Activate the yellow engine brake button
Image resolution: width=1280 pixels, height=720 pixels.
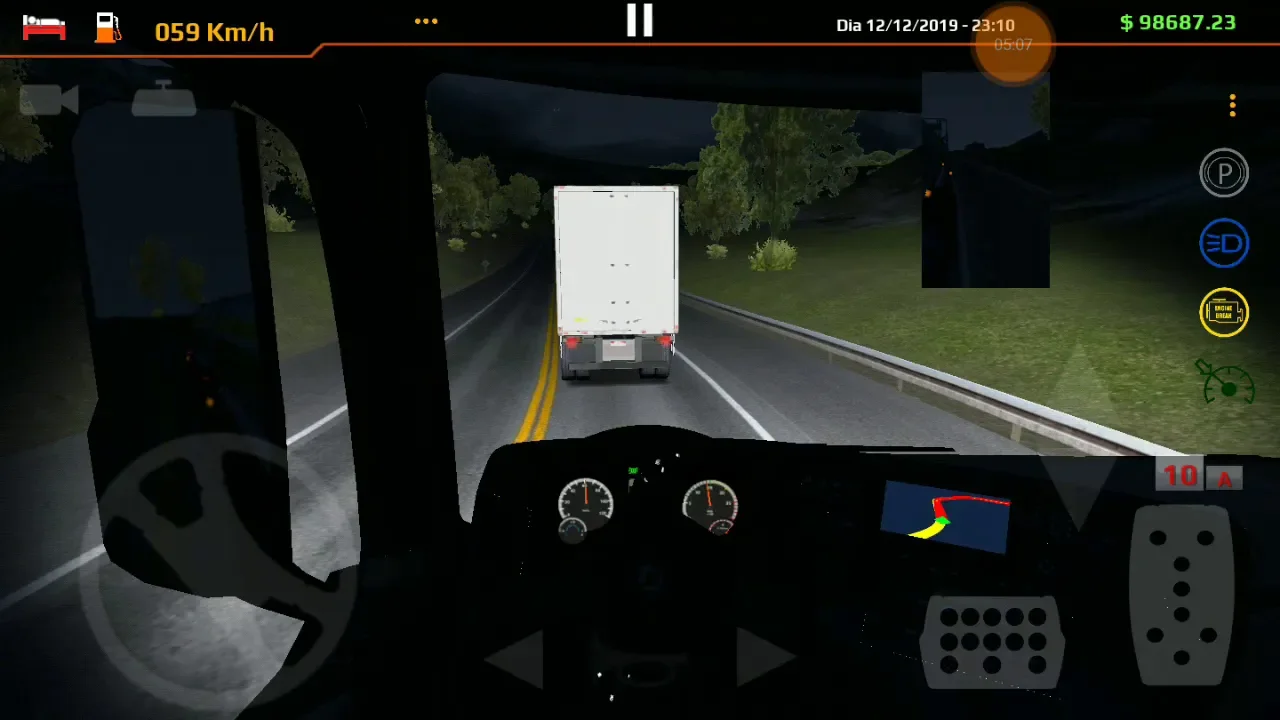[1224, 312]
